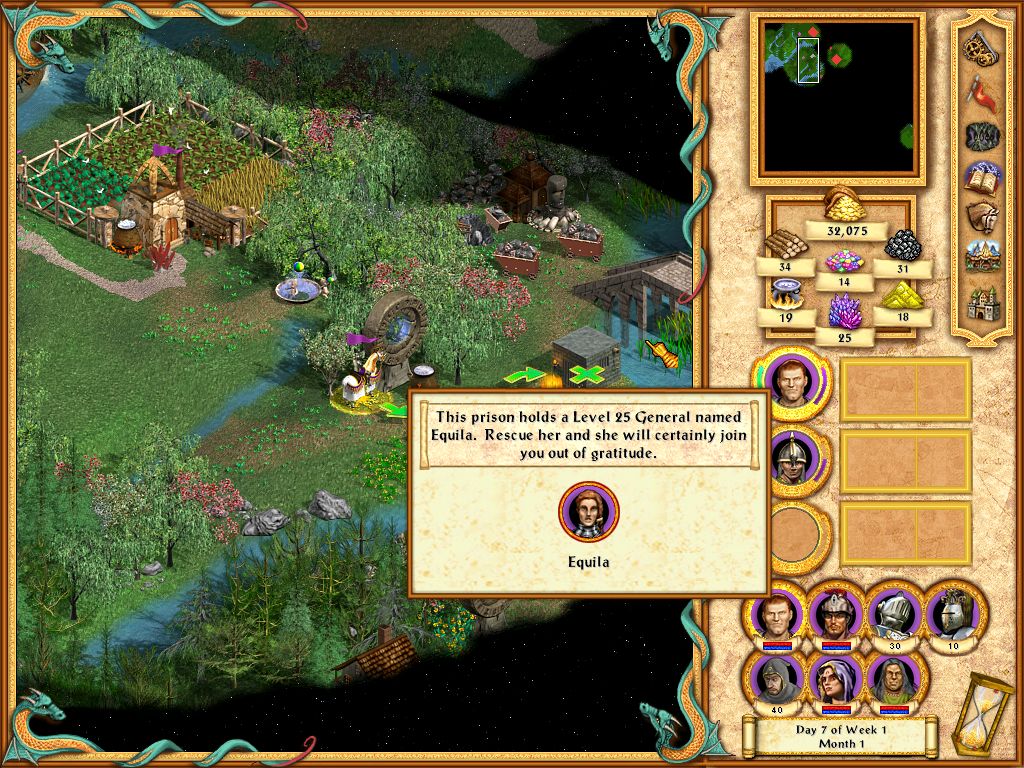Open the stone castle toolbar icon
The image size is (1024, 768).
[981, 301]
